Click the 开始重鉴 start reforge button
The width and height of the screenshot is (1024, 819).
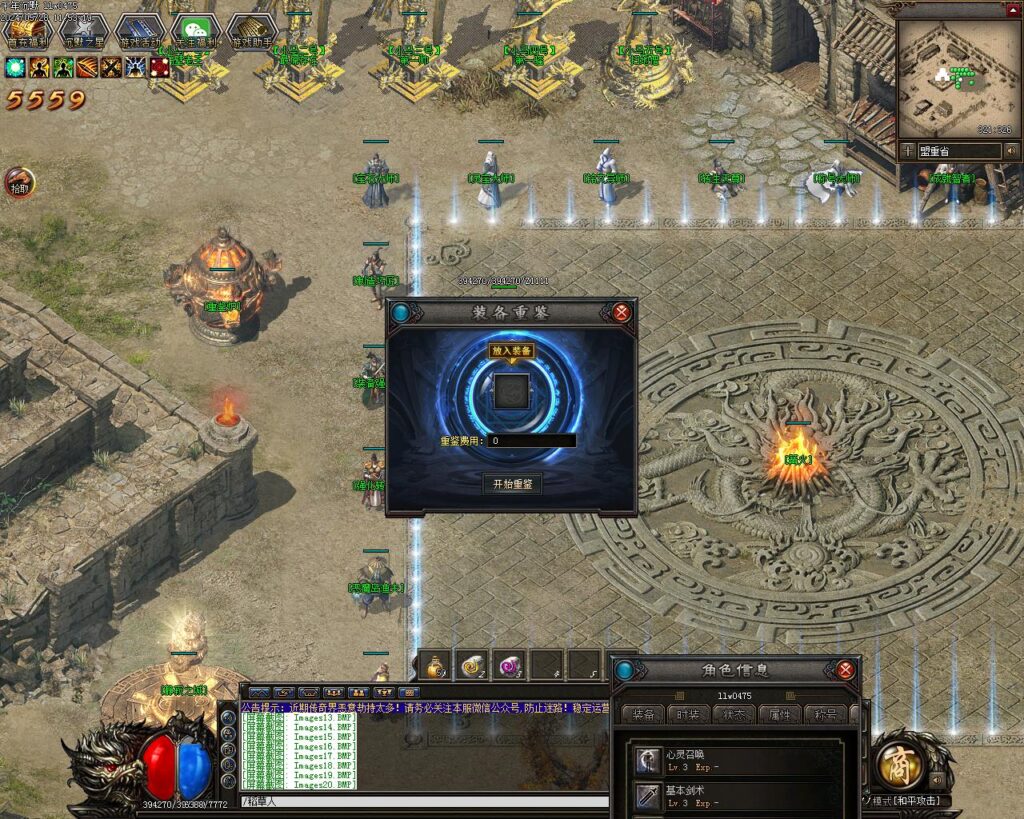coord(512,484)
